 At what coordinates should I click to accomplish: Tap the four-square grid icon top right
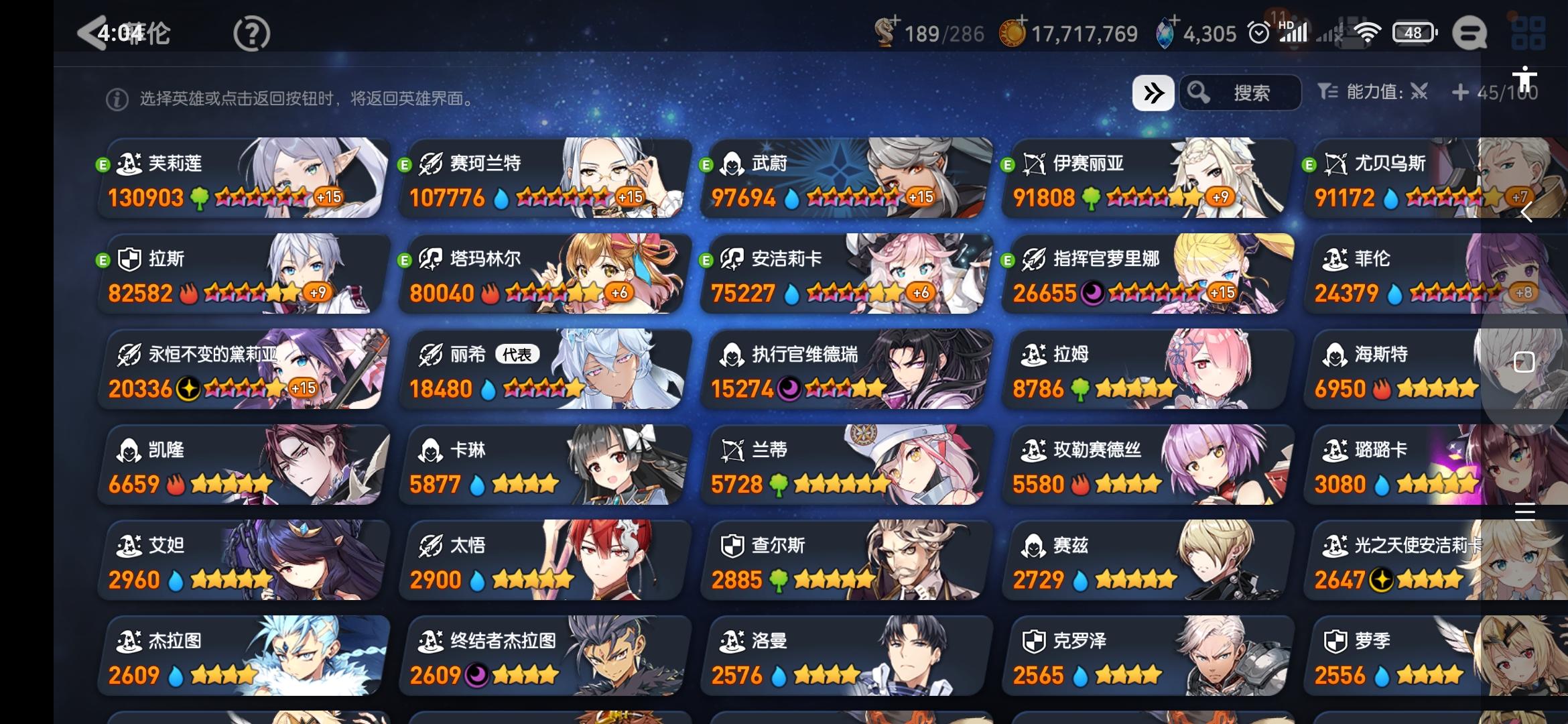[1528, 32]
